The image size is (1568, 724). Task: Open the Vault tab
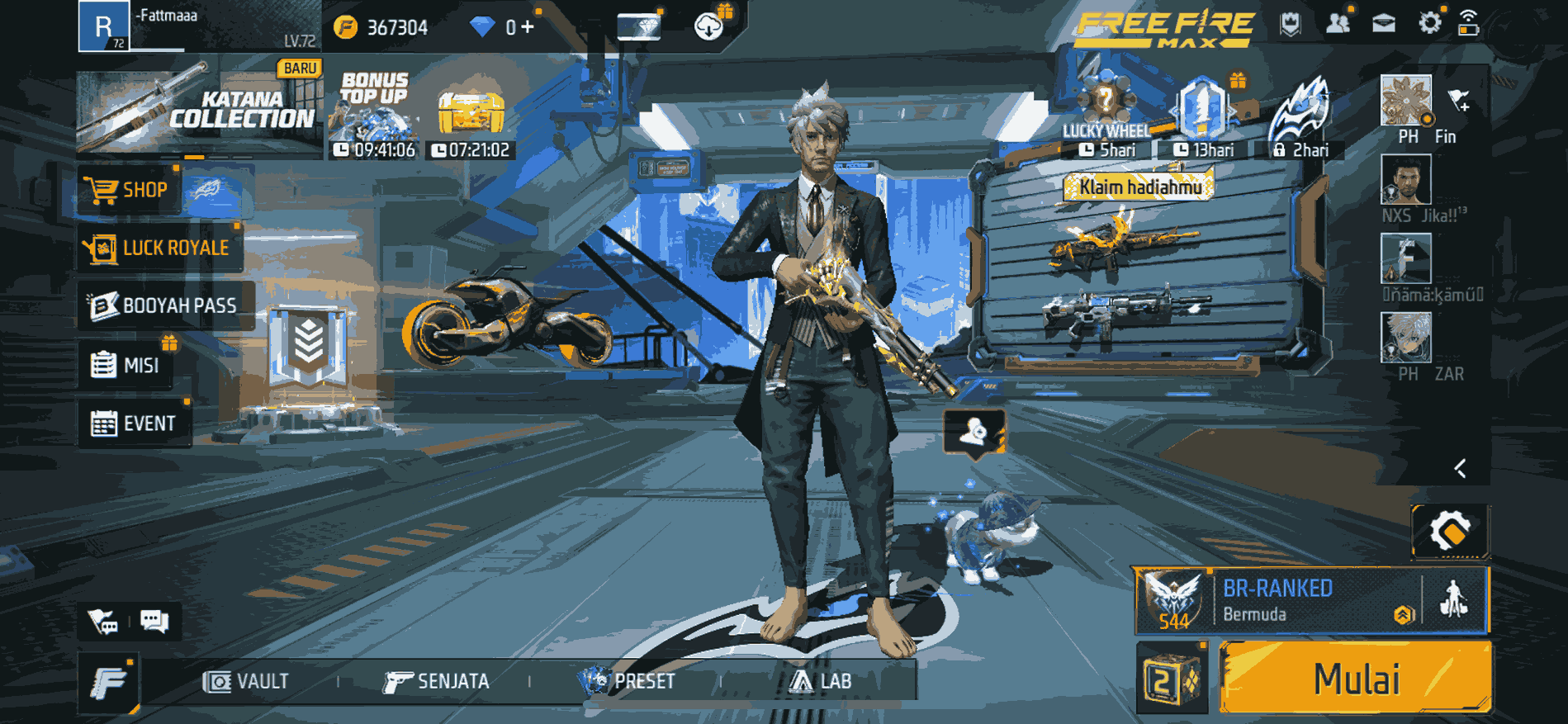246,681
